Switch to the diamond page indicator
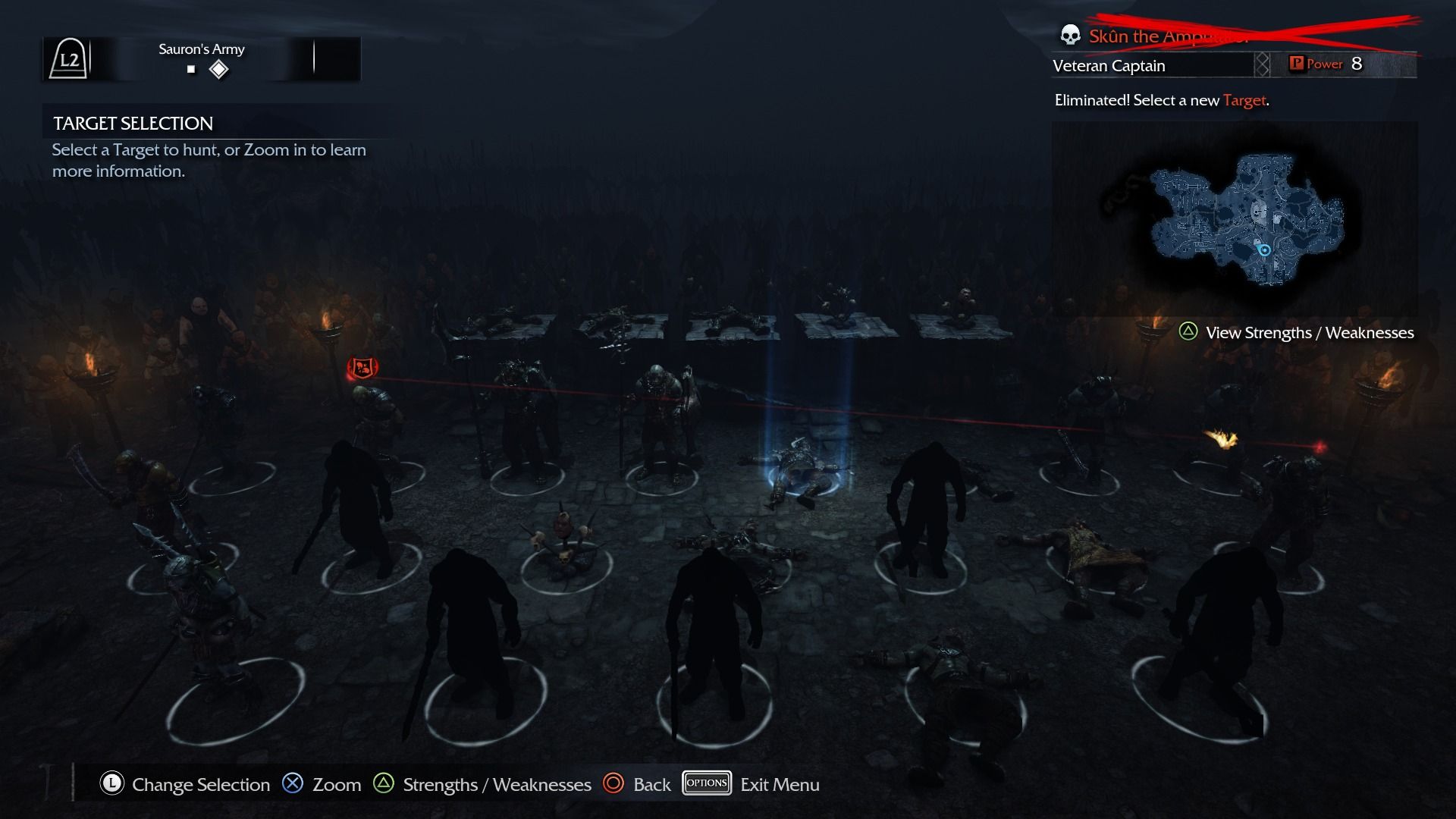Image resolution: width=1456 pixels, height=819 pixels. (219, 70)
